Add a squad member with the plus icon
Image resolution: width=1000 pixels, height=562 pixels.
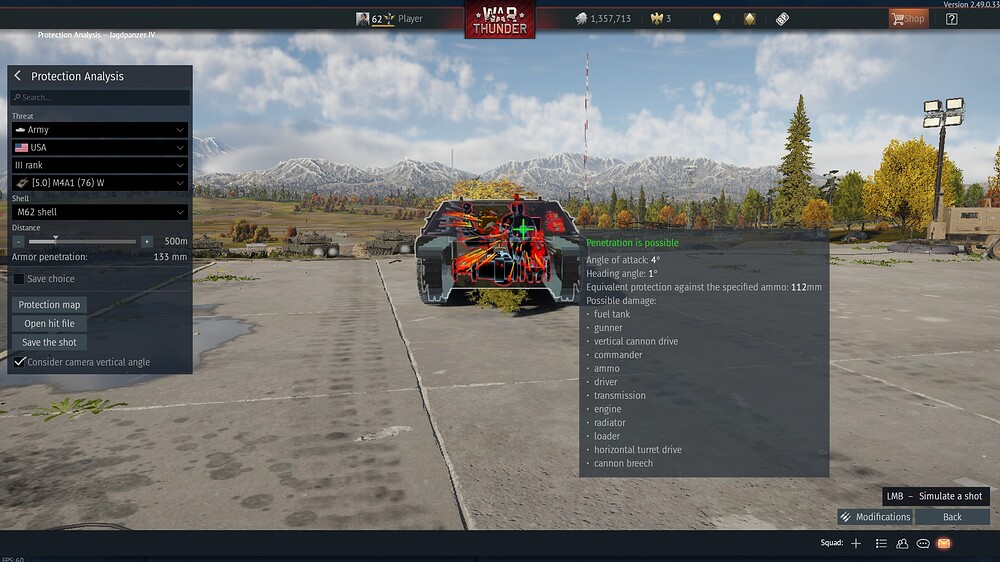(x=856, y=543)
